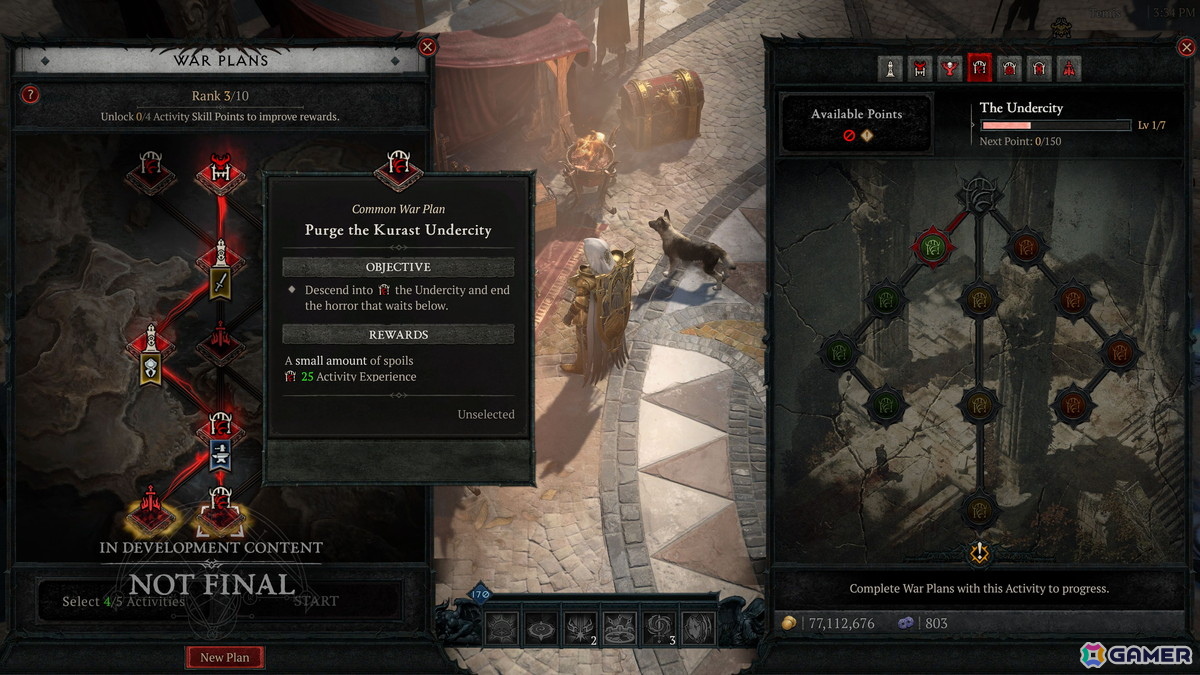The height and width of the screenshot is (675, 1200).
Task: Close the War Plans panel
Action: point(427,46)
